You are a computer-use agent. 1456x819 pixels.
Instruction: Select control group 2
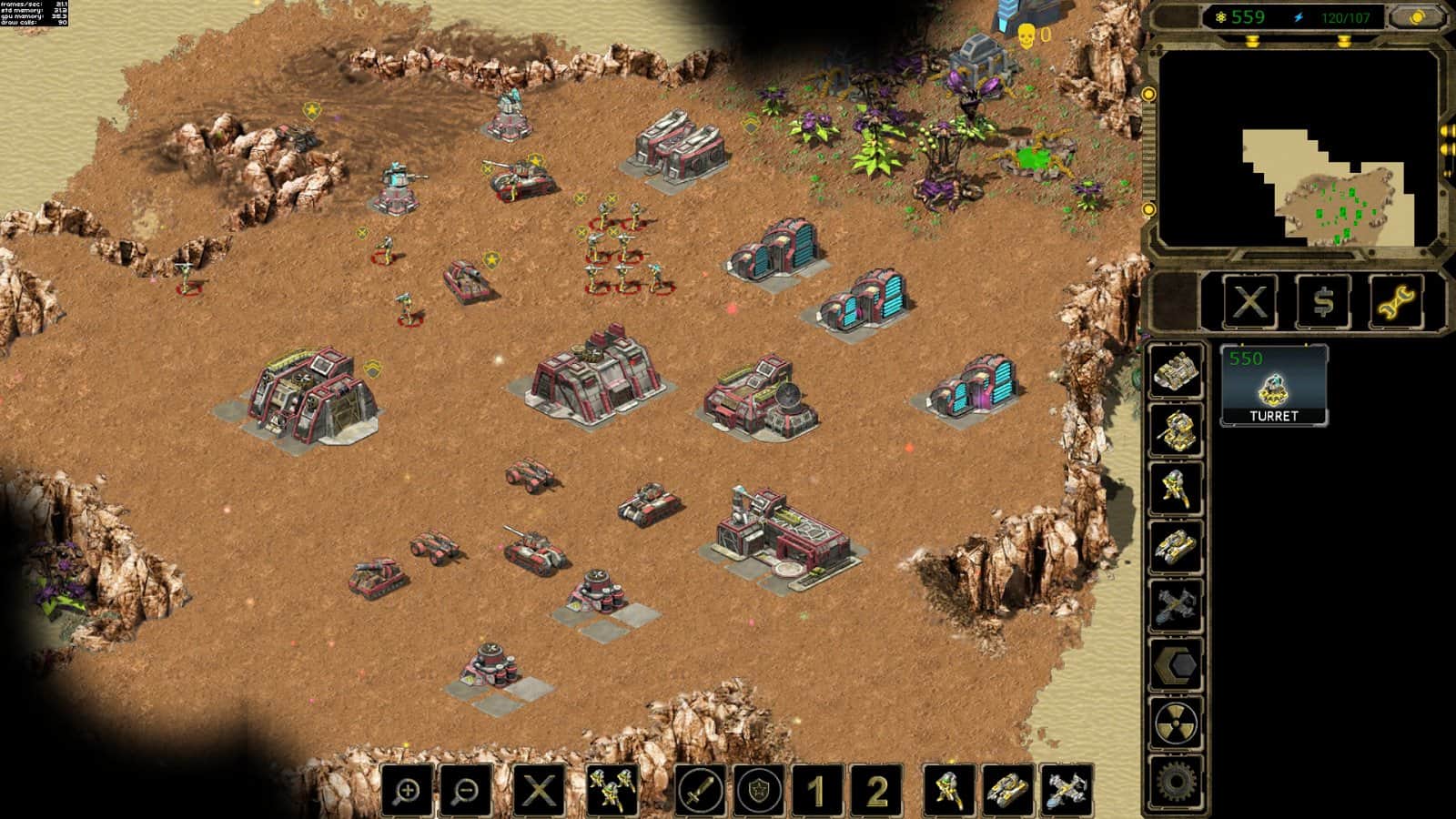[875, 790]
